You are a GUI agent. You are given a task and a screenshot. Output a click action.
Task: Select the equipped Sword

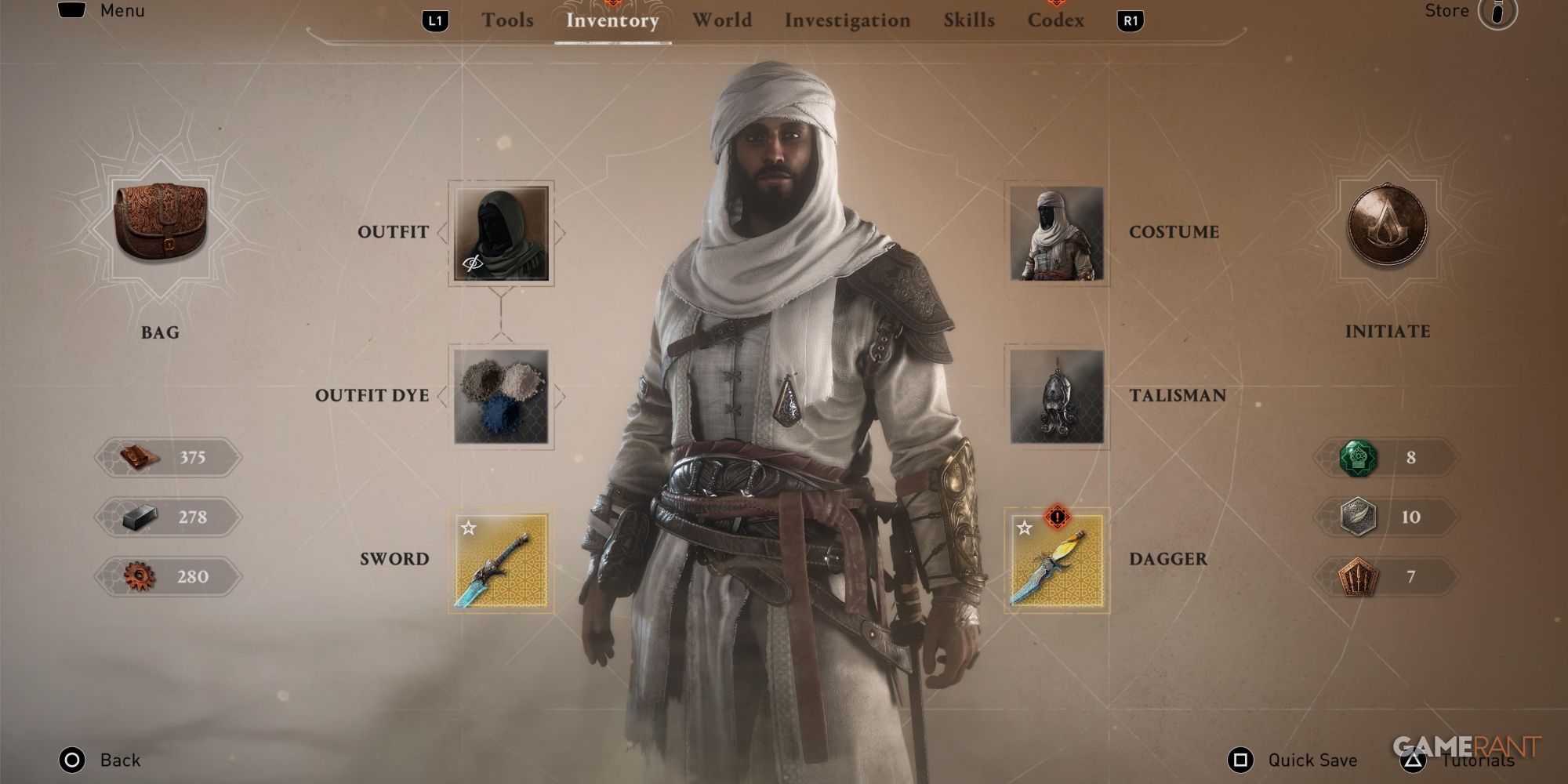coord(499,561)
